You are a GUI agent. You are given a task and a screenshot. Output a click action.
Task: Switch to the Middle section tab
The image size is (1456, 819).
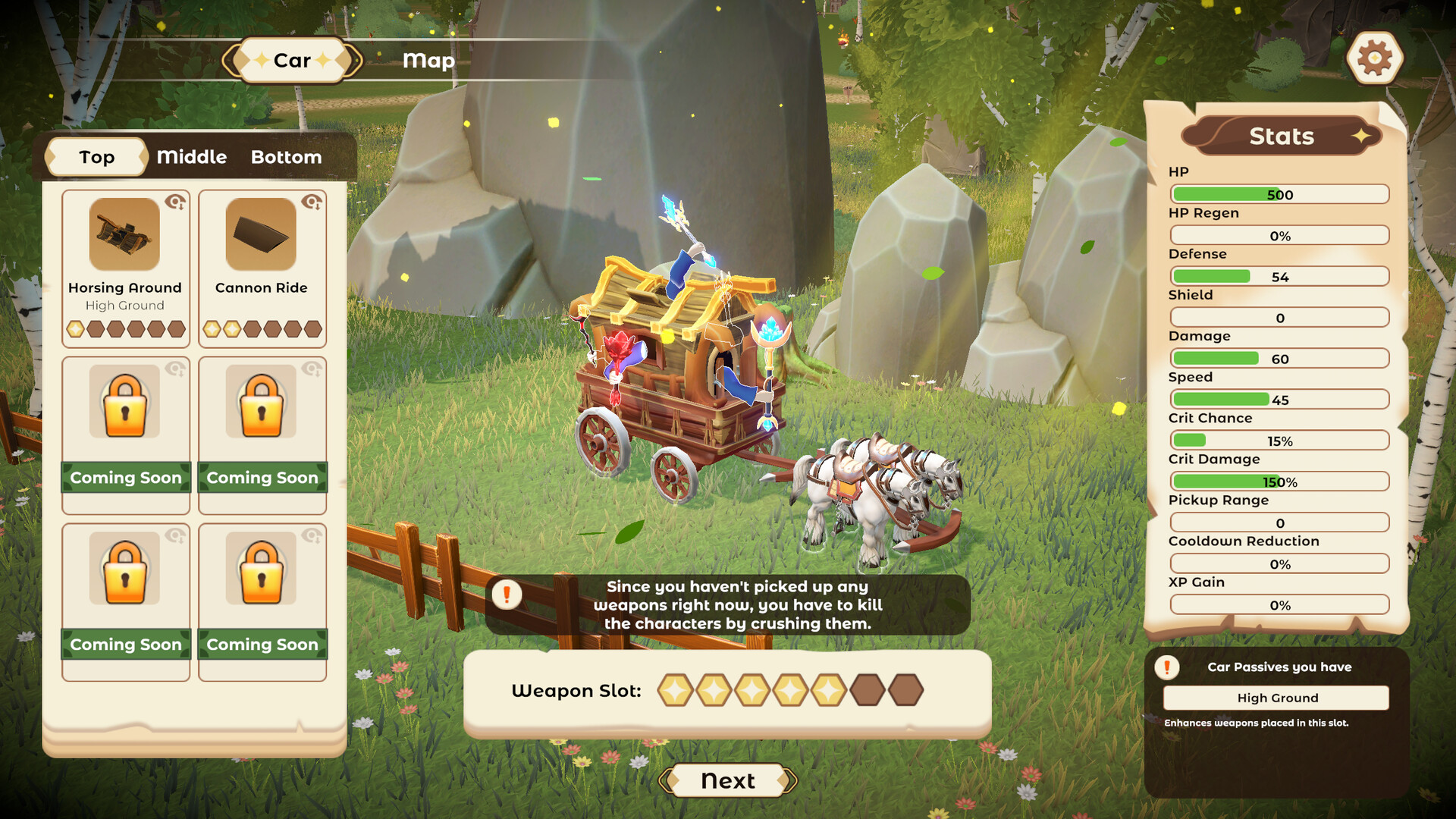[x=192, y=157]
